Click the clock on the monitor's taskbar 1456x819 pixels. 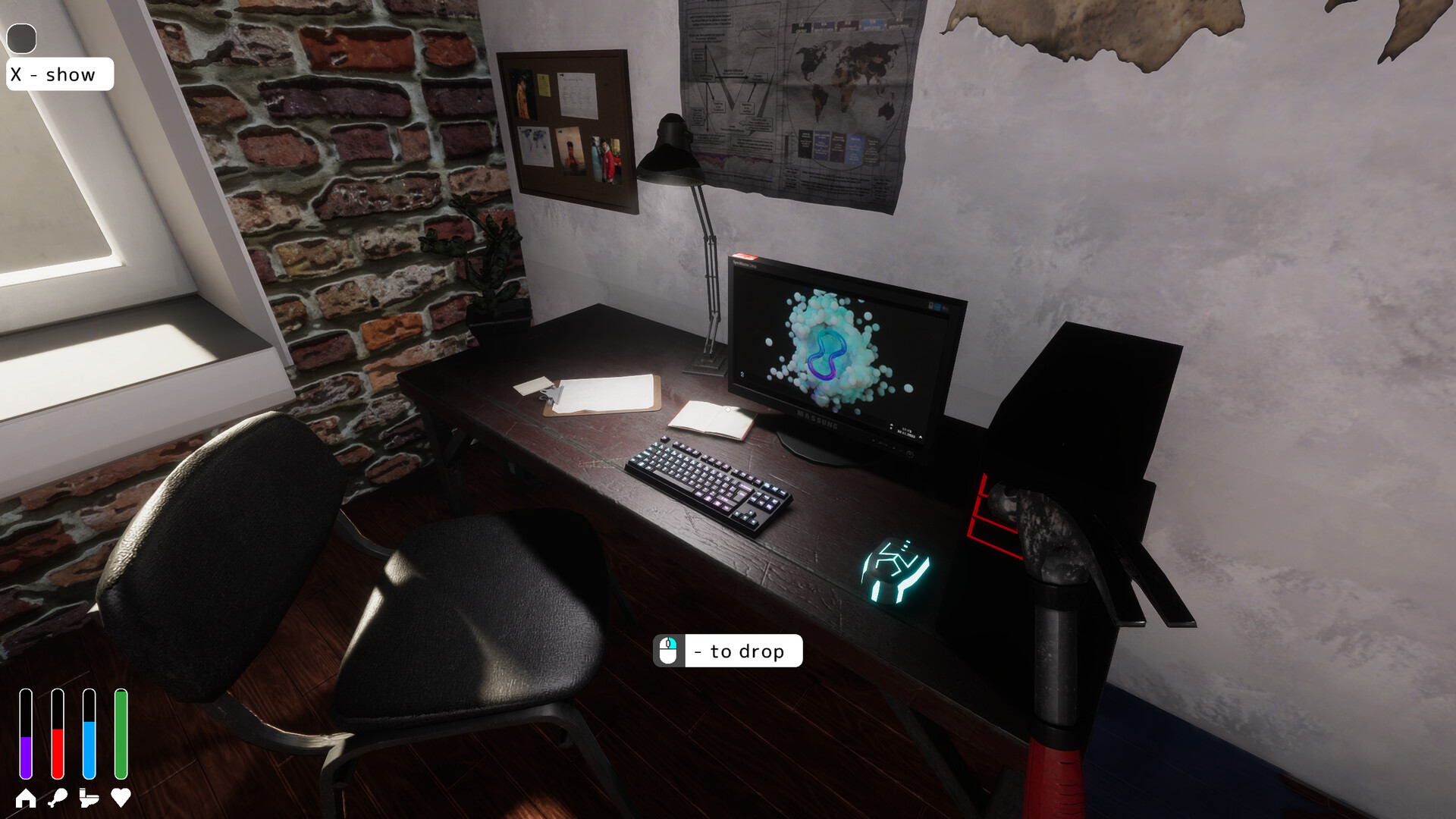point(907,429)
